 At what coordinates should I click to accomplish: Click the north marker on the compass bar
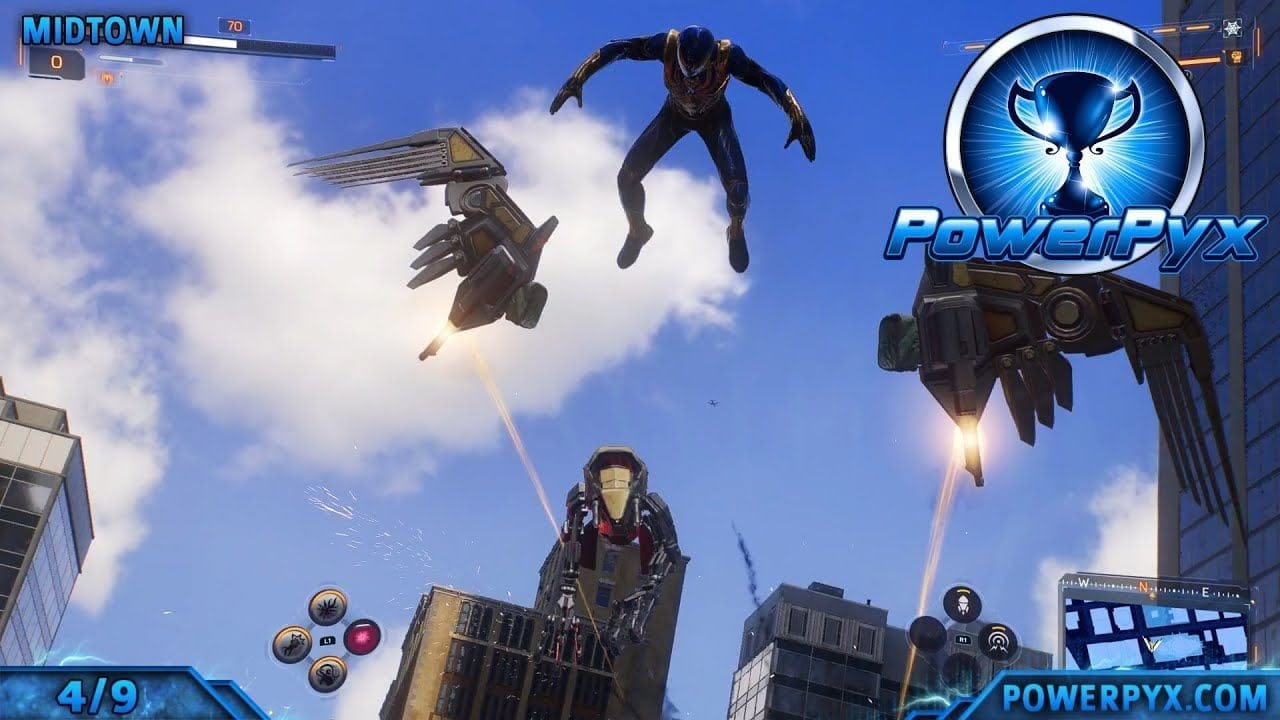(1142, 585)
